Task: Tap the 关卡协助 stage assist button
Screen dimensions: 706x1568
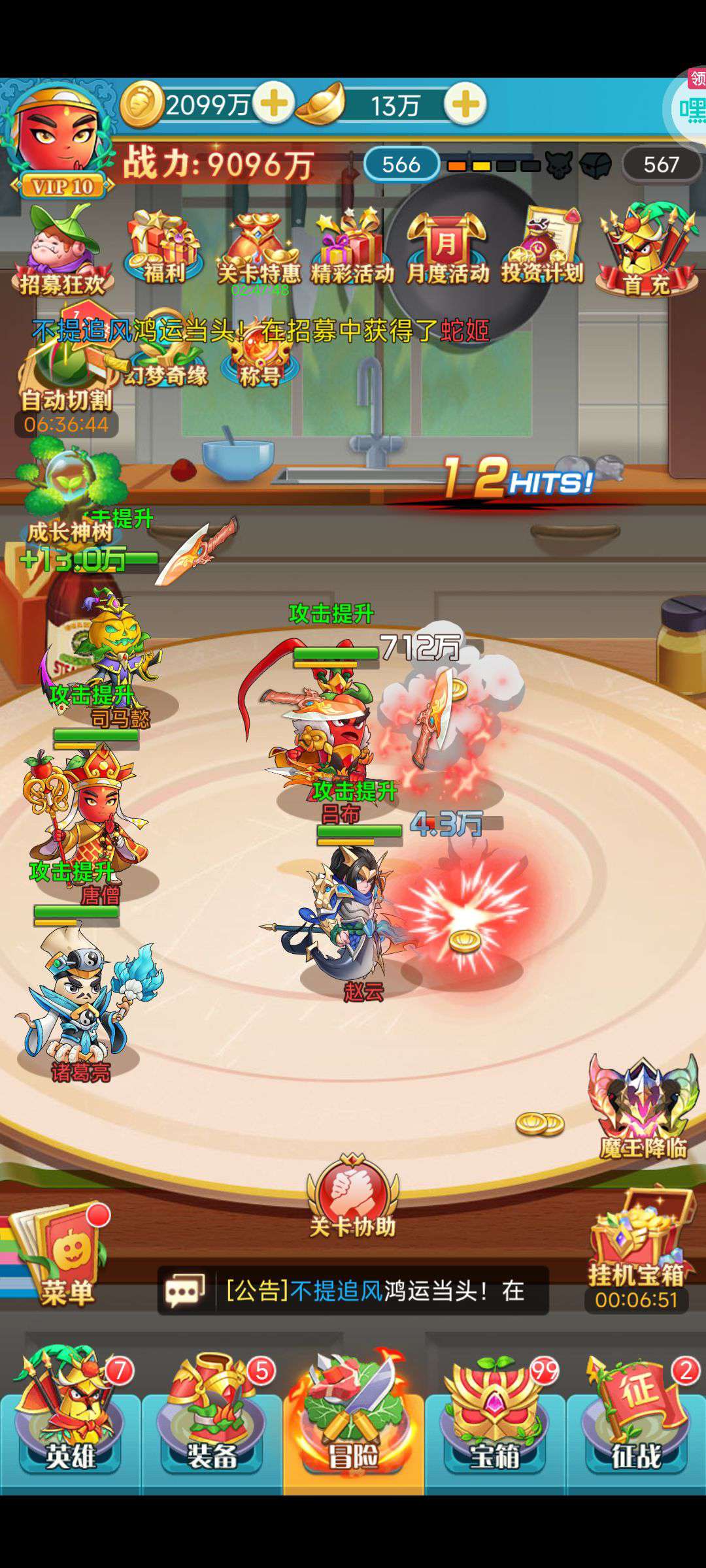Action: (x=353, y=1197)
